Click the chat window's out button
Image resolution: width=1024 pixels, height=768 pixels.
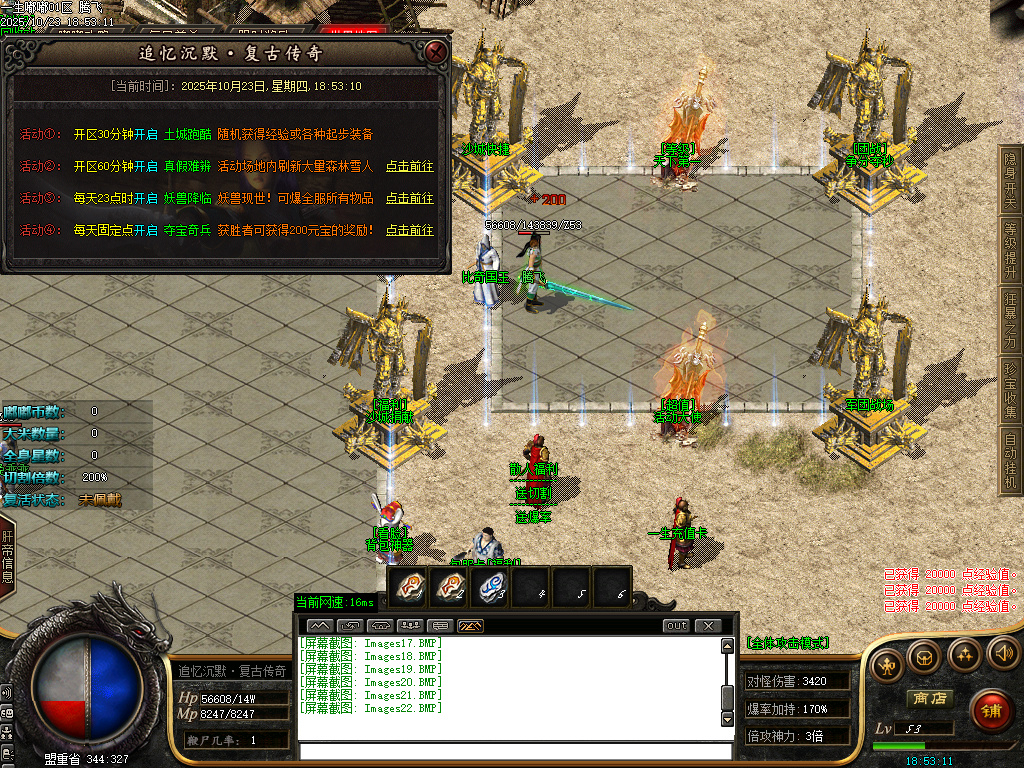tap(677, 626)
